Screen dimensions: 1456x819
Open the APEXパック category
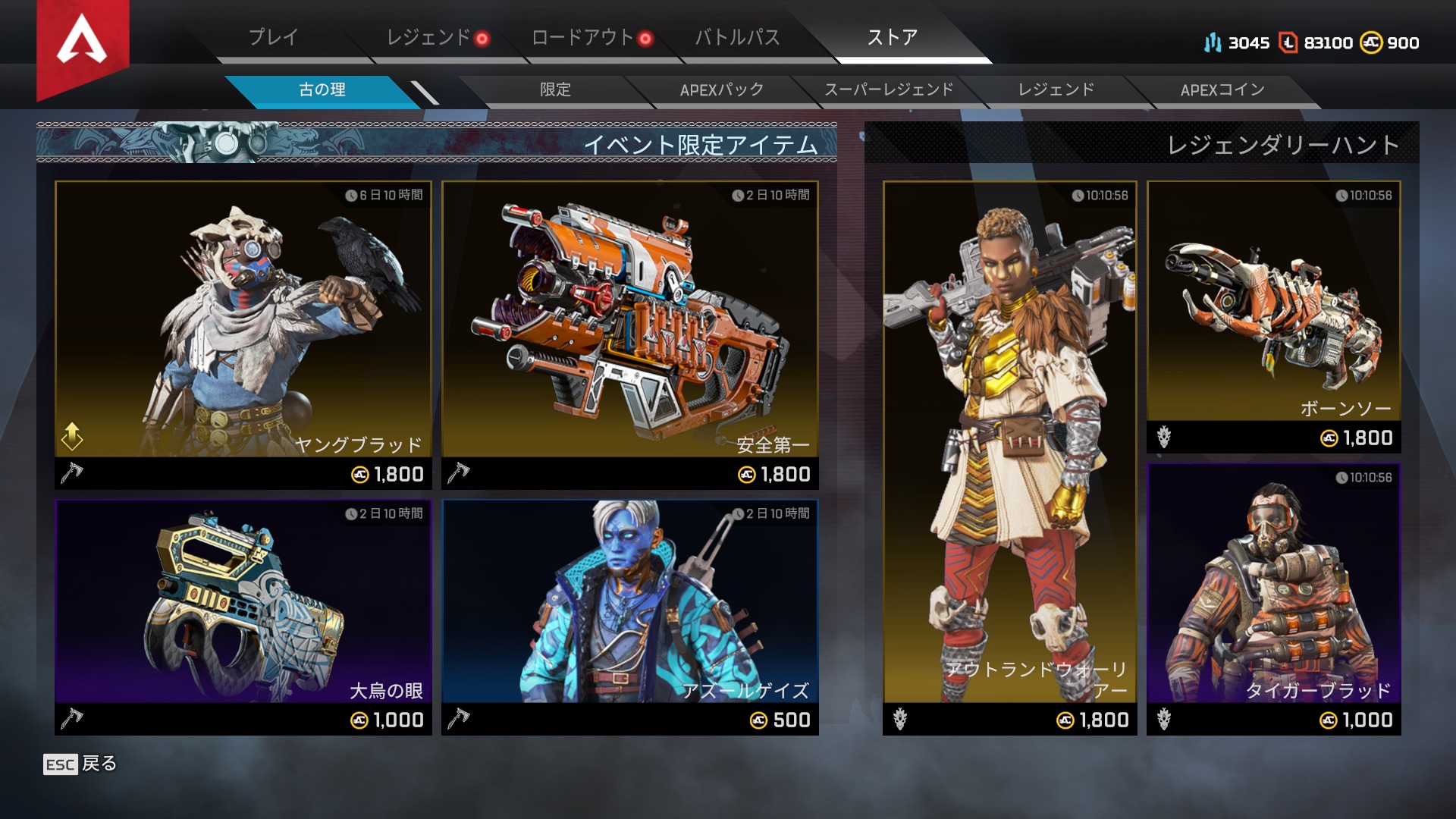click(721, 89)
